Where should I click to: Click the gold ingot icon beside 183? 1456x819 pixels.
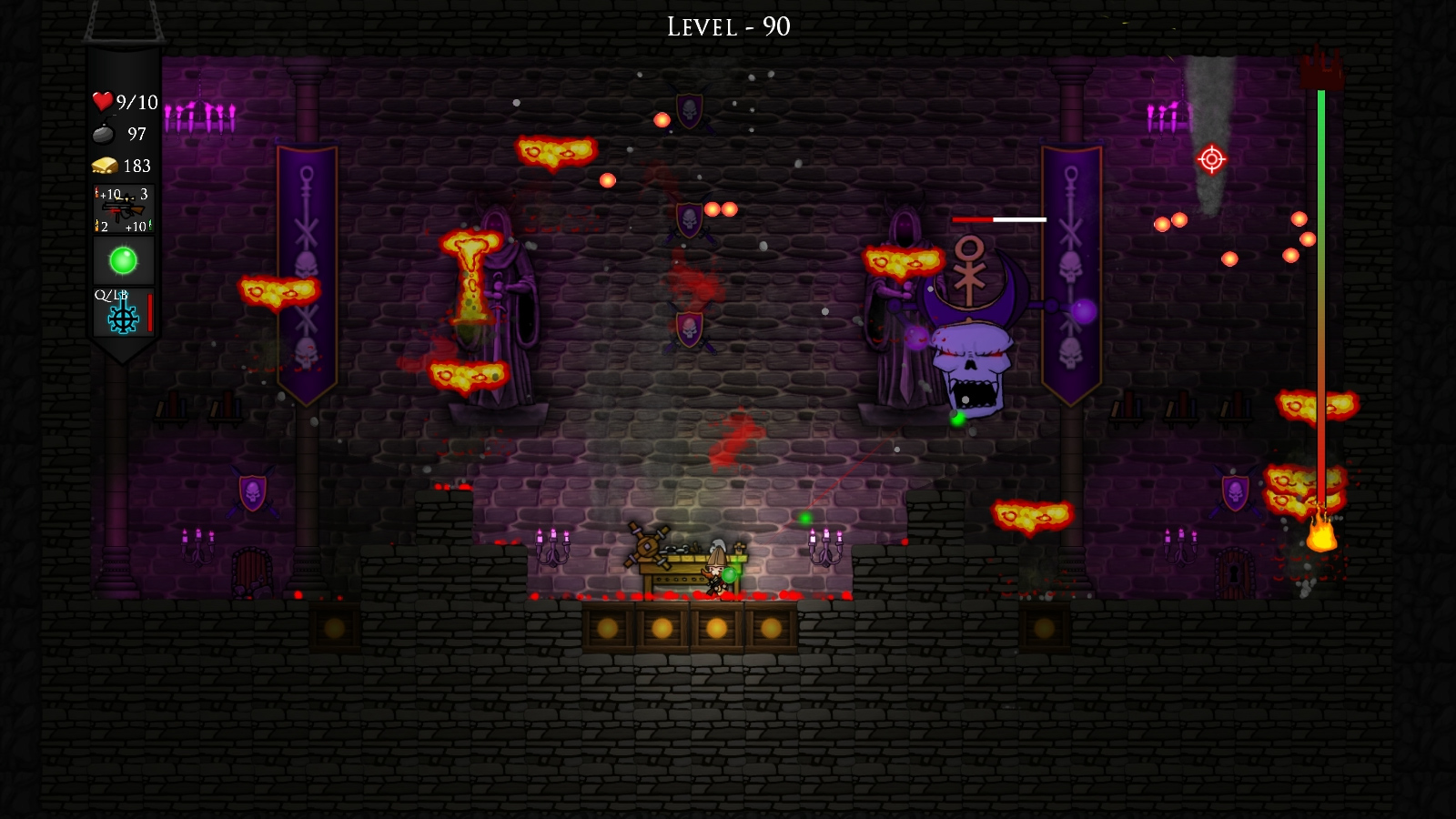tap(104, 166)
